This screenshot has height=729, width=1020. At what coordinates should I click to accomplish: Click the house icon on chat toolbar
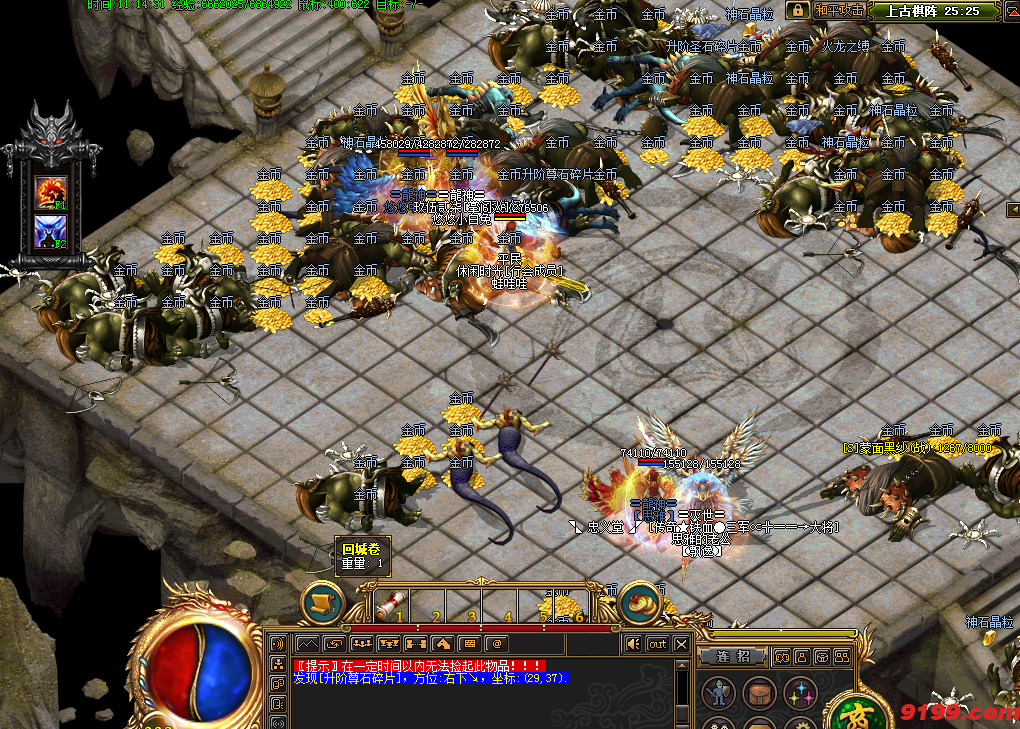point(443,644)
